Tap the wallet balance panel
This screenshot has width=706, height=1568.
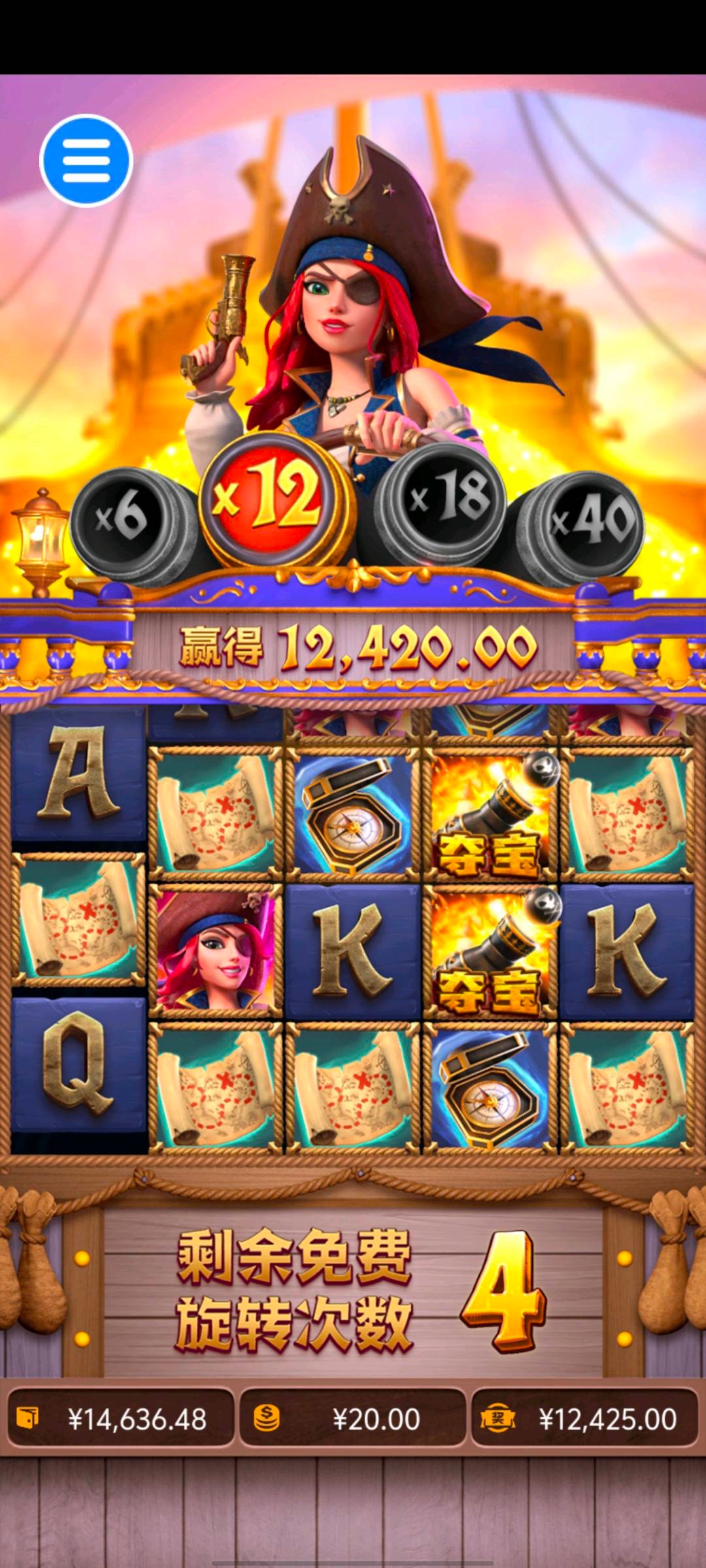click(x=121, y=1419)
